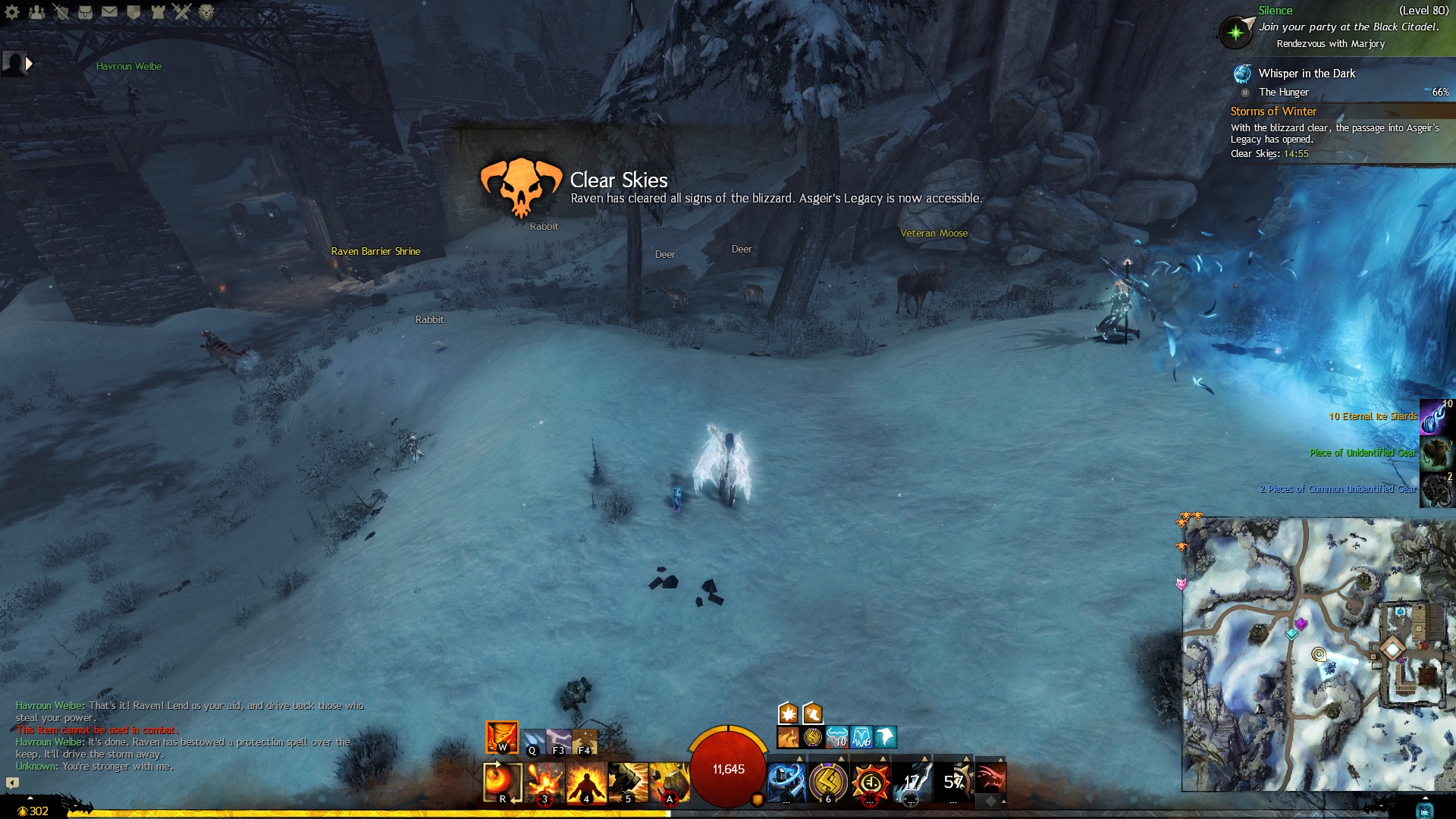Open the contacts and LFG panel

pyautogui.click(x=36, y=11)
